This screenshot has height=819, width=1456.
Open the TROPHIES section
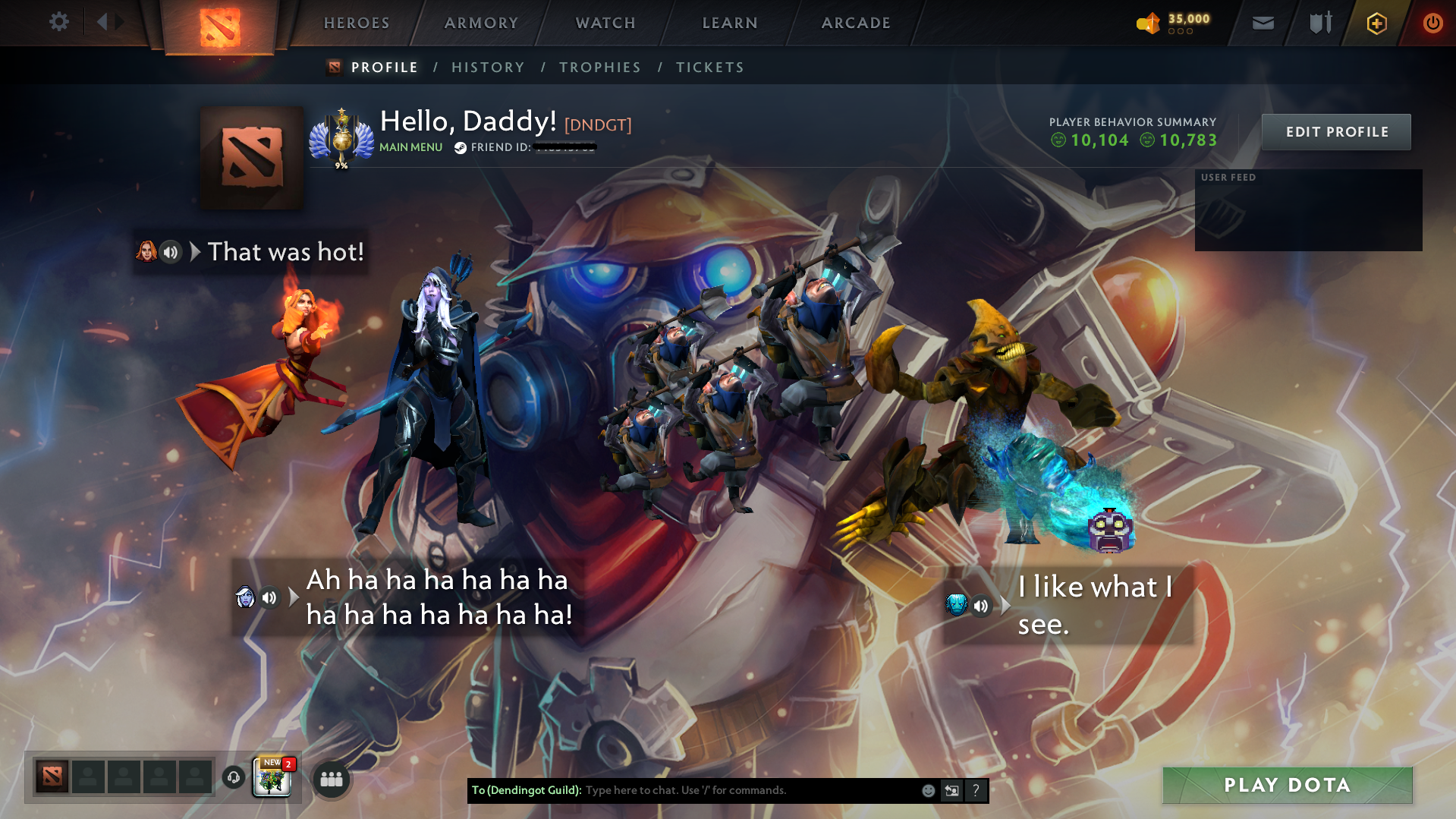click(599, 67)
